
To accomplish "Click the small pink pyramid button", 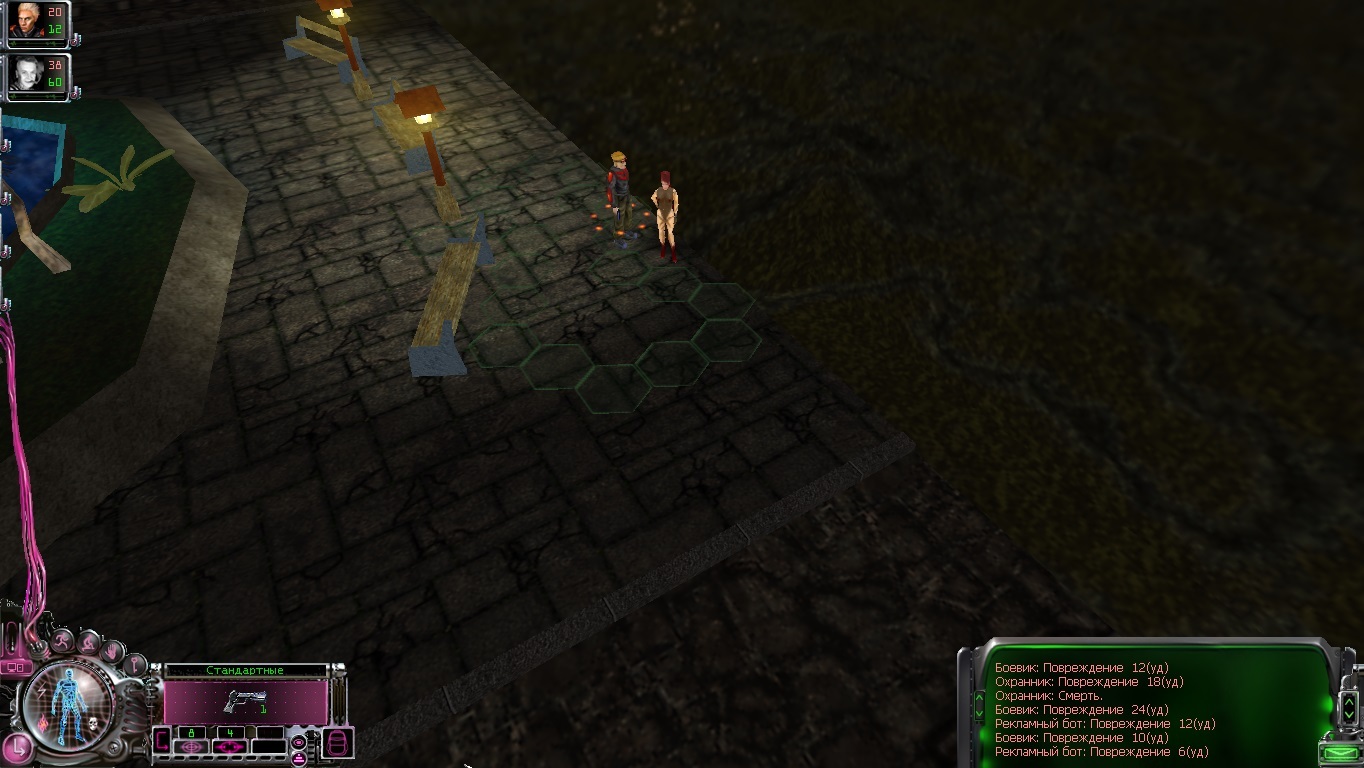I will (298, 758).
